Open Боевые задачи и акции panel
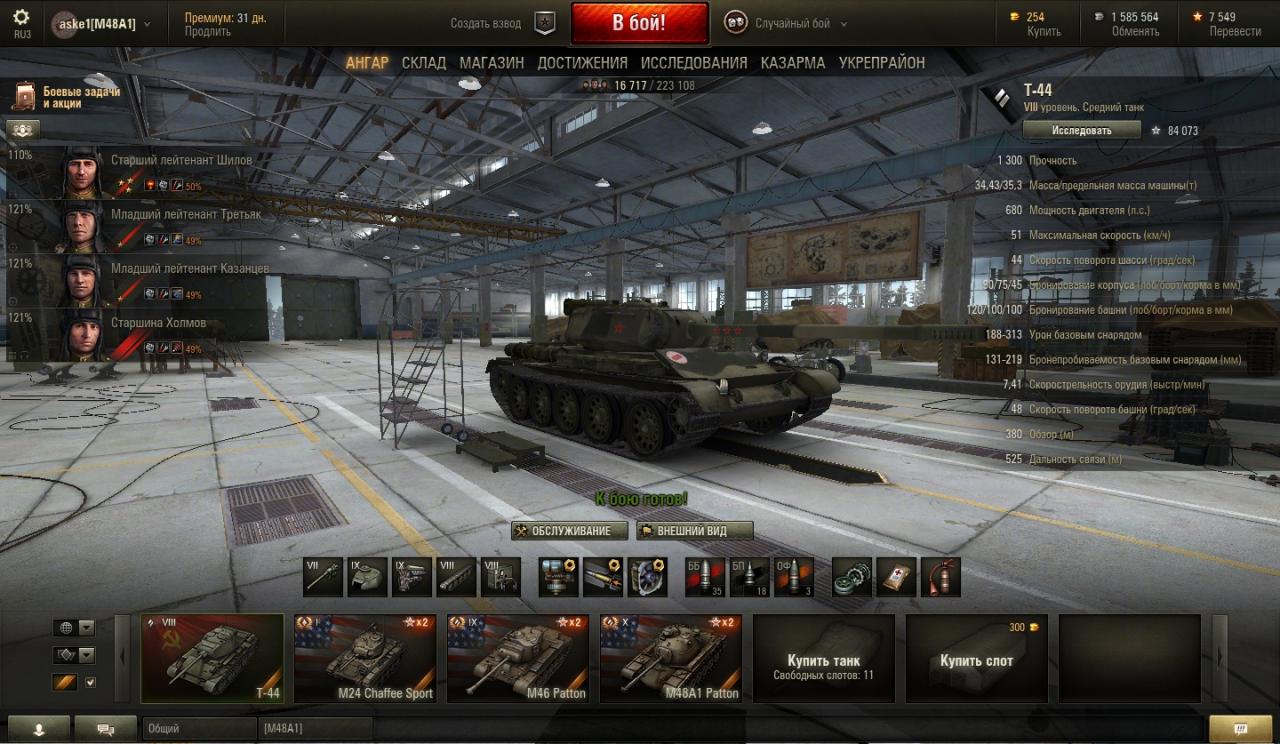The image size is (1280, 744). point(66,97)
